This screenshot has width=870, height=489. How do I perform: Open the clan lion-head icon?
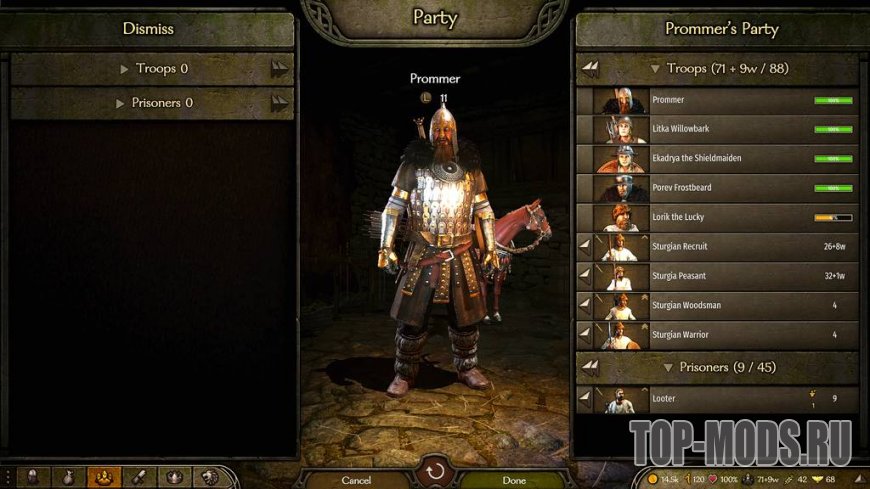(x=208, y=478)
